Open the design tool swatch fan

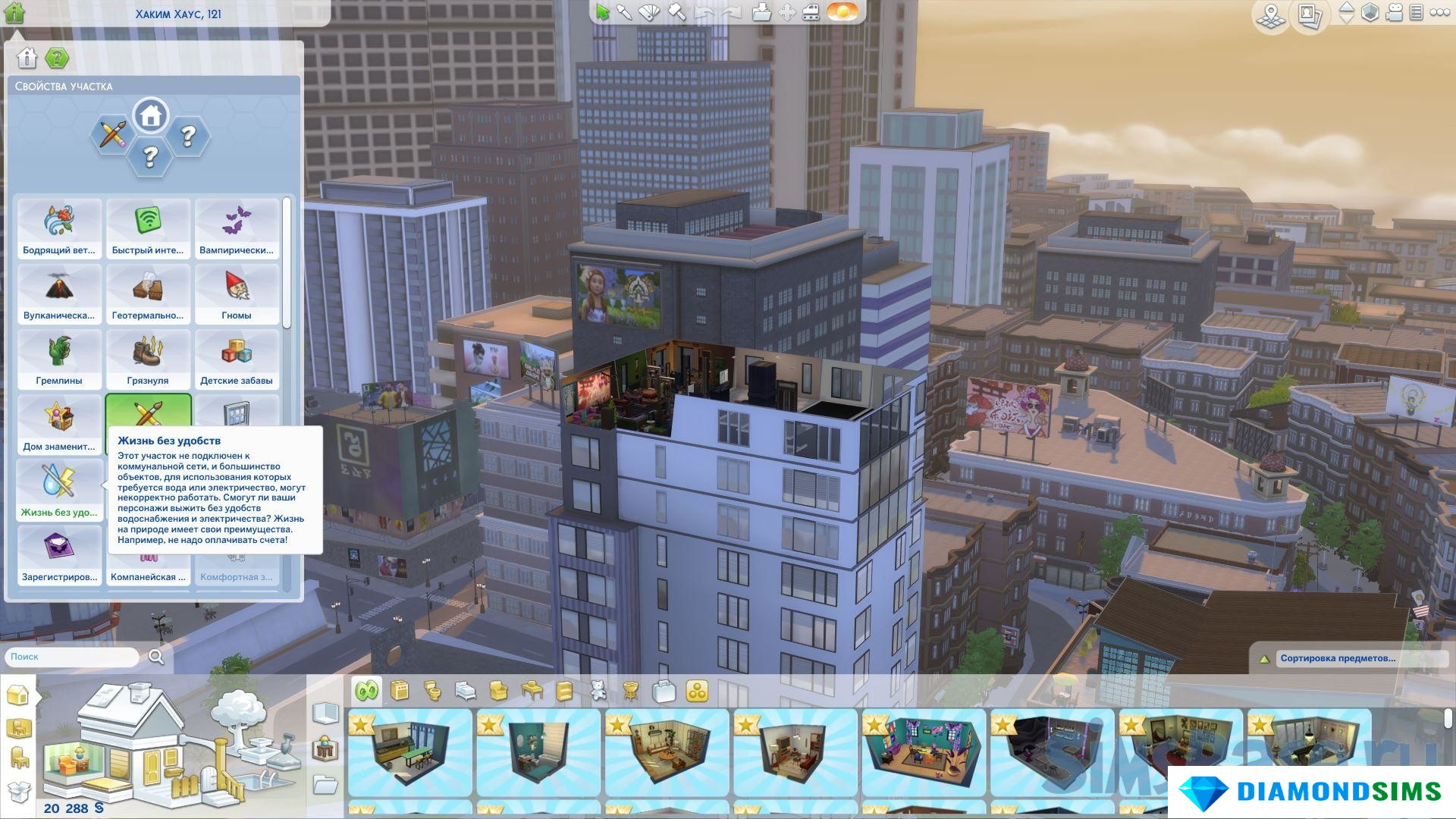click(650, 13)
